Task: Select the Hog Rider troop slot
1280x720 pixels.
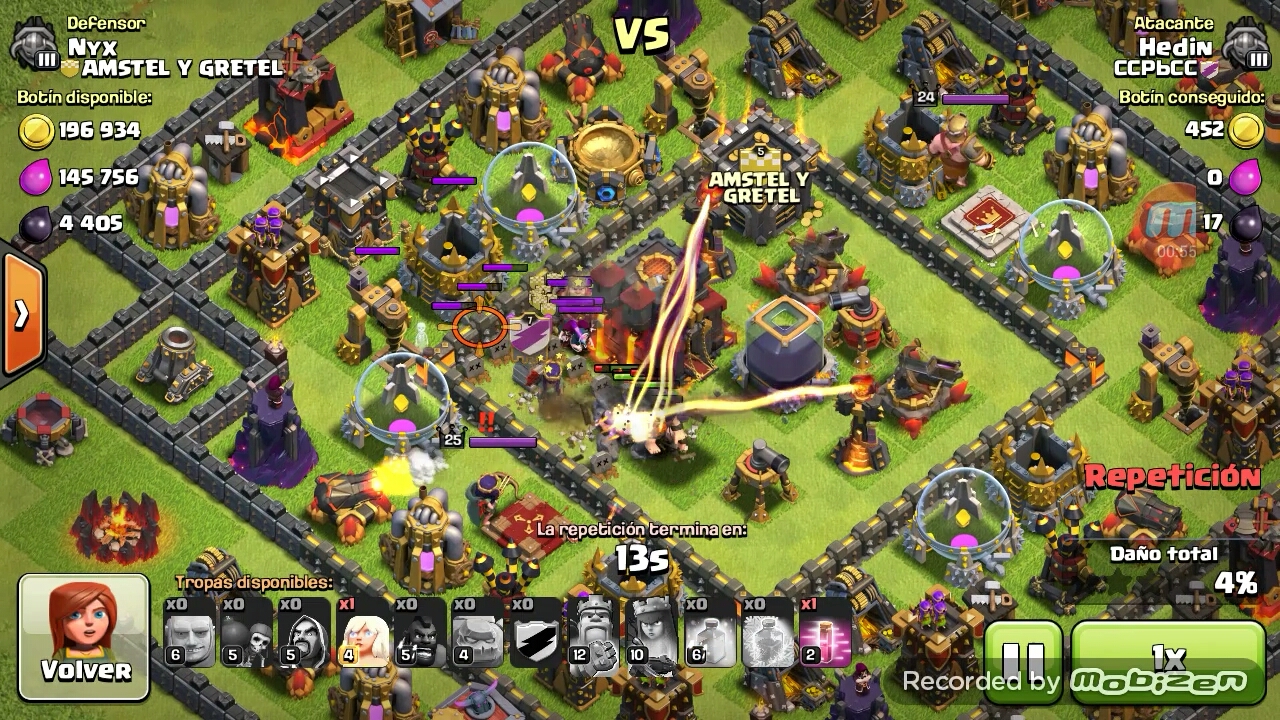Action: click(420, 633)
